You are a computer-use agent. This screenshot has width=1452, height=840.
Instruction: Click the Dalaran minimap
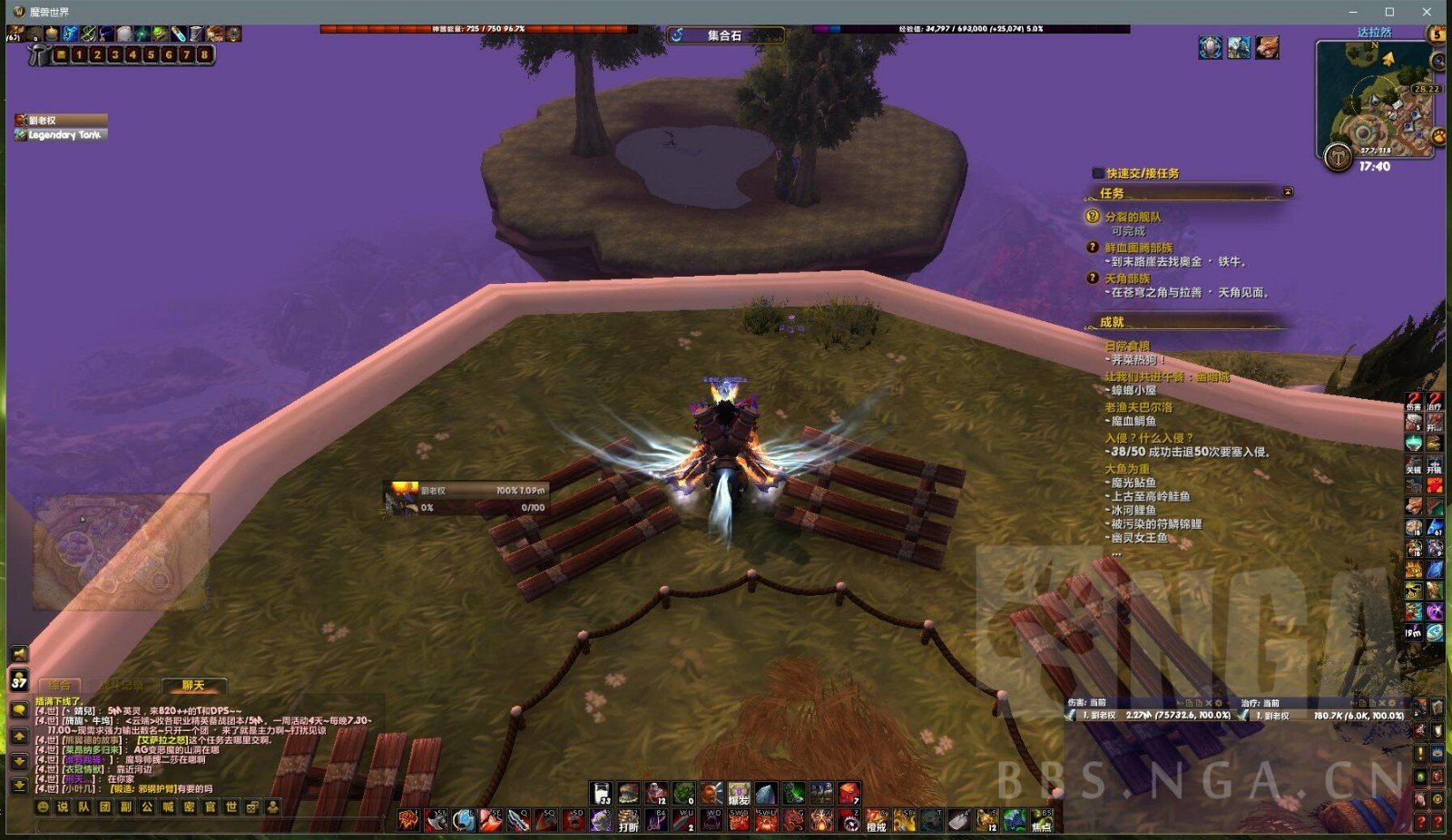click(x=1375, y=100)
